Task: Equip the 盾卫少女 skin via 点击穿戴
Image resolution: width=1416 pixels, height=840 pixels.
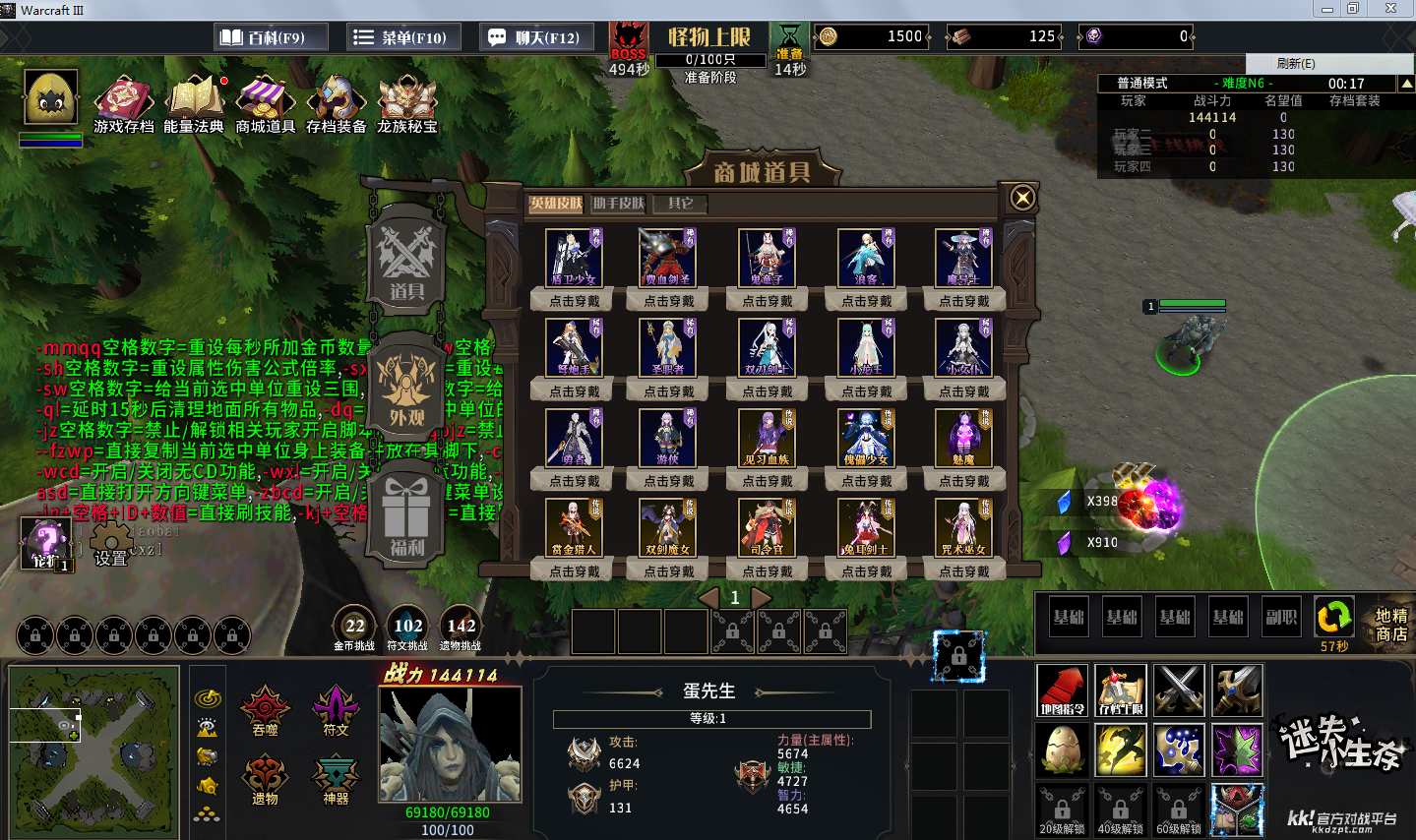Action: 574,301
